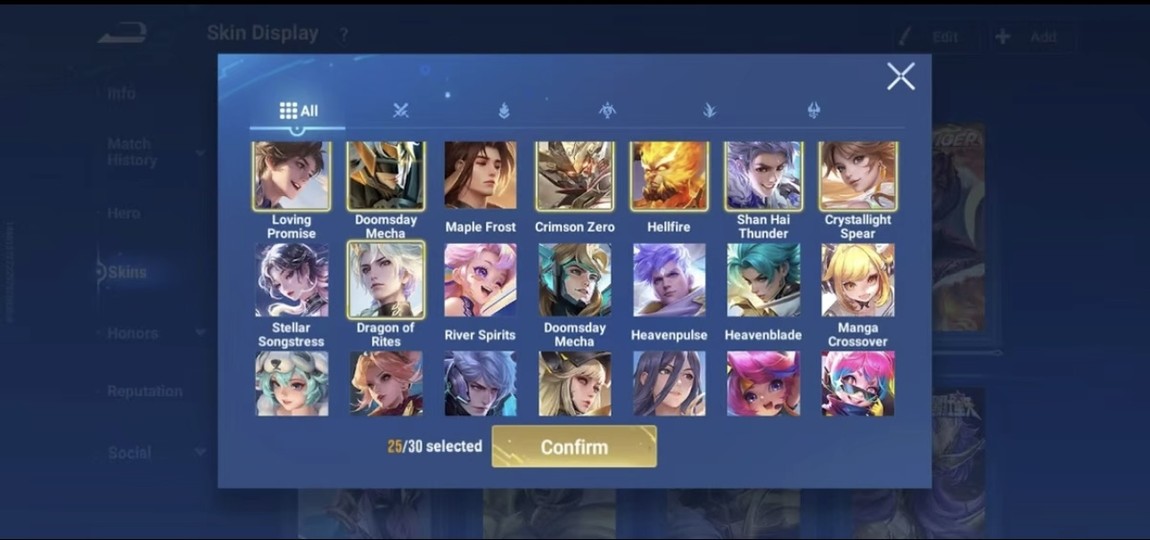1150x540 pixels.
Task: Toggle the Hellfire skin
Action: [x=669, y=177]
